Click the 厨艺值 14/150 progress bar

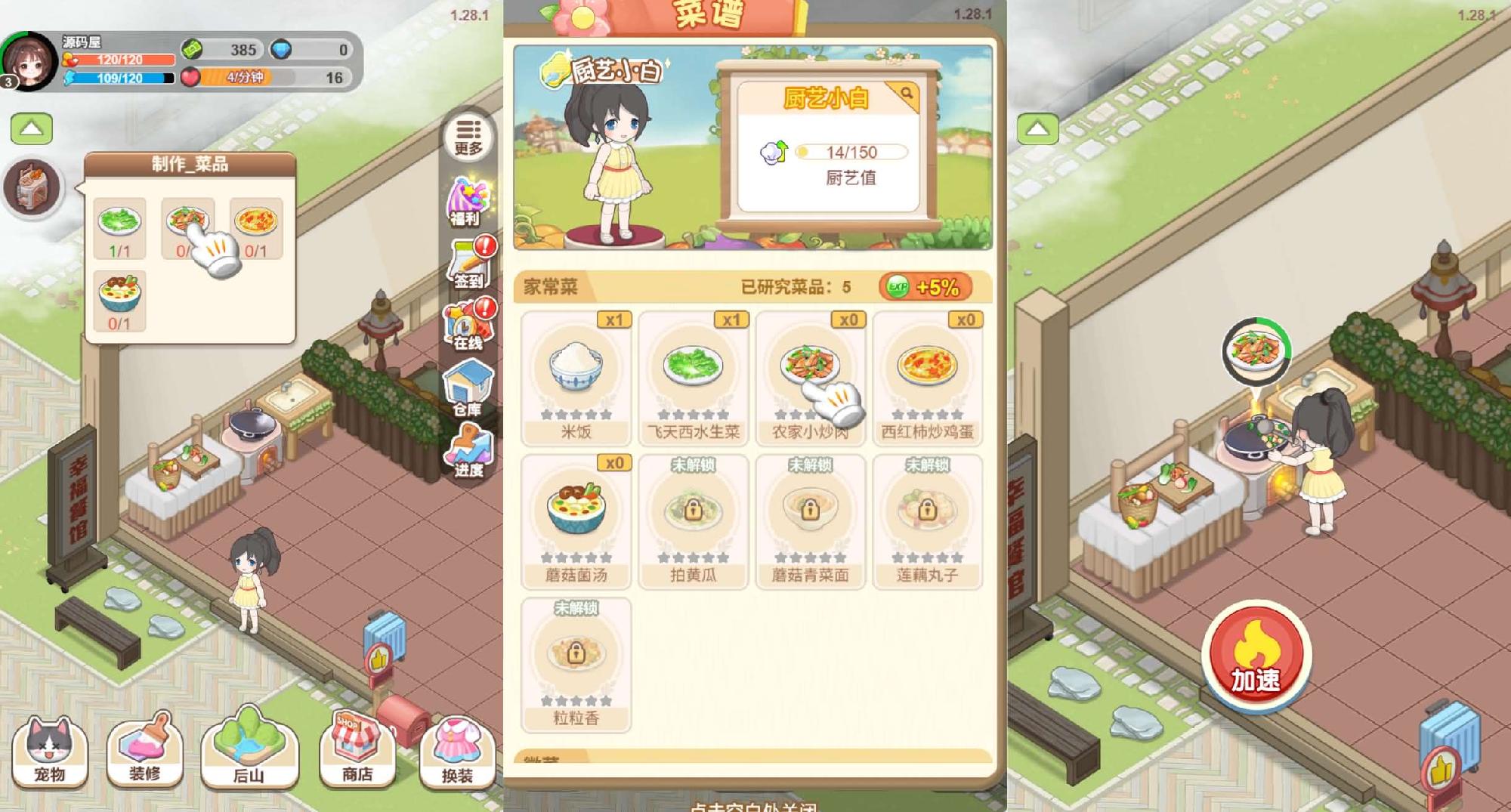point(854,151)
